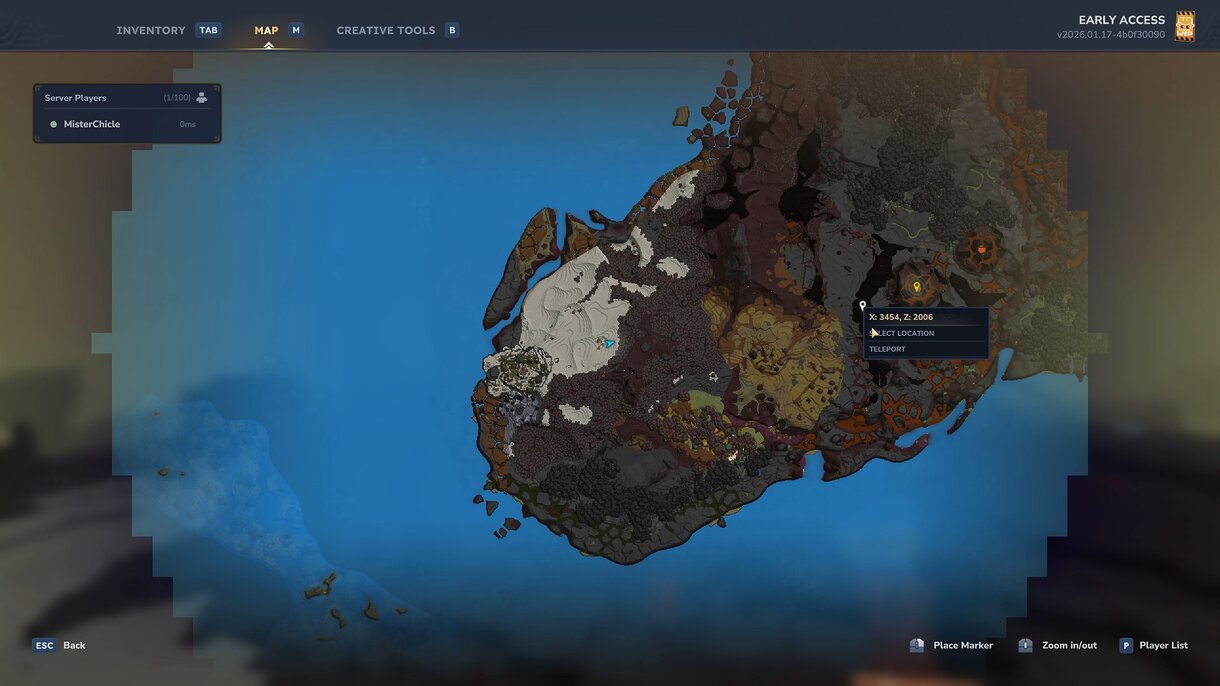Switch to the Inventory tab

coord(151,30)
